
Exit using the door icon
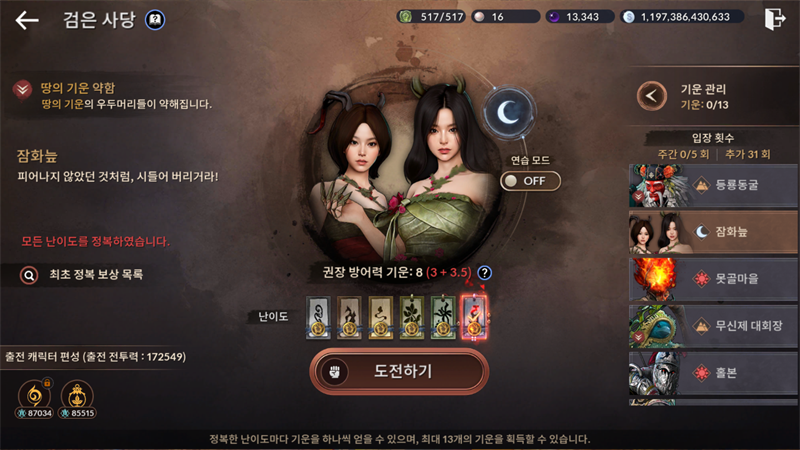coord(774,19)
